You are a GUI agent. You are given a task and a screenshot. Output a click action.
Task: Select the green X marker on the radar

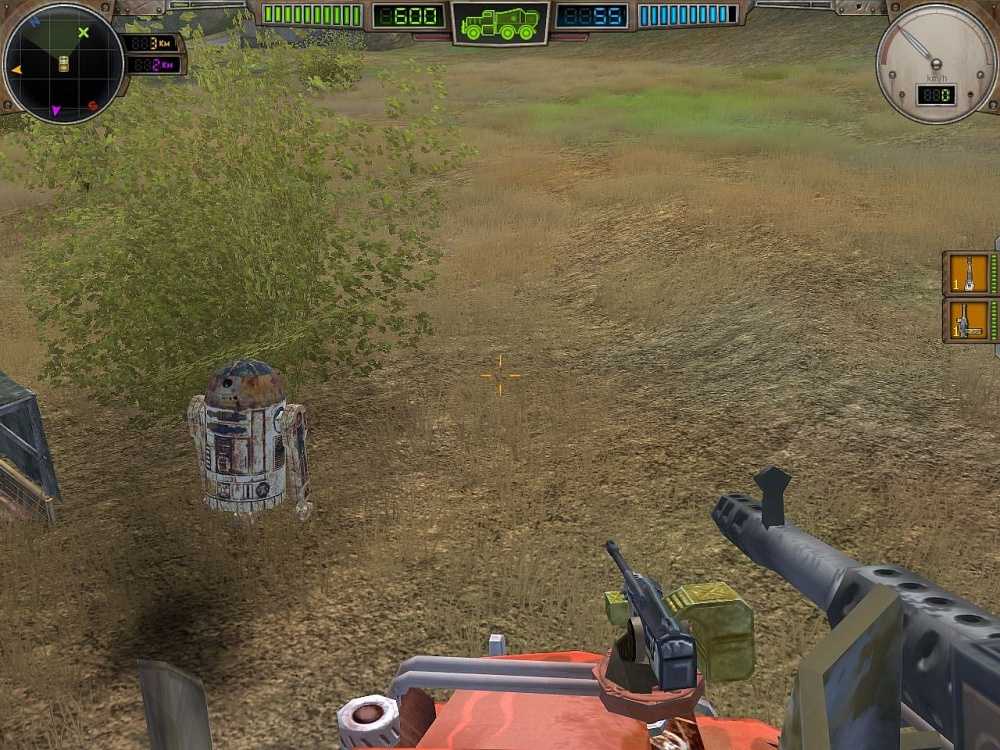click(83, 33)
